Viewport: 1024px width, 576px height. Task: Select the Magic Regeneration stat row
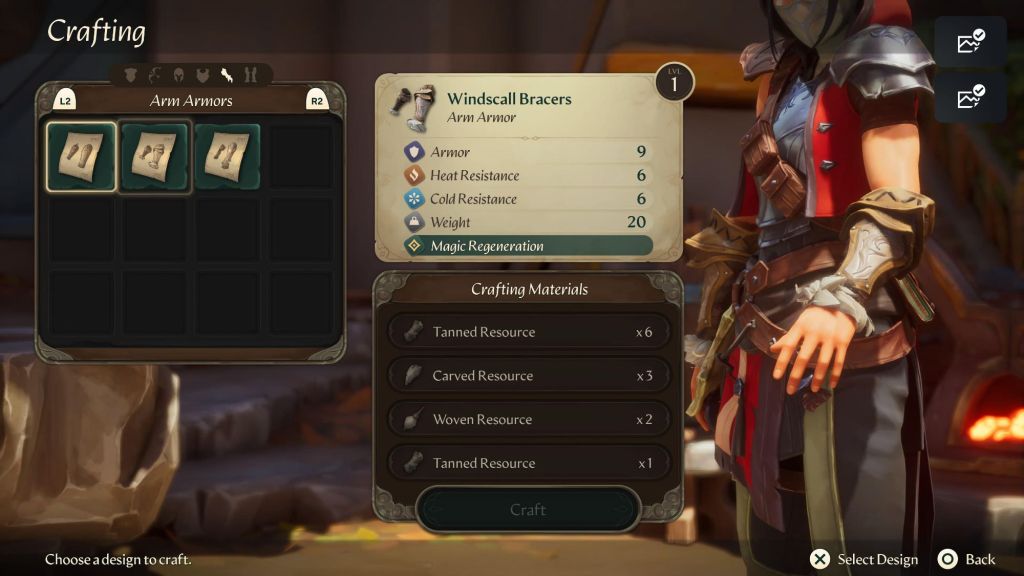coord(527,246)
